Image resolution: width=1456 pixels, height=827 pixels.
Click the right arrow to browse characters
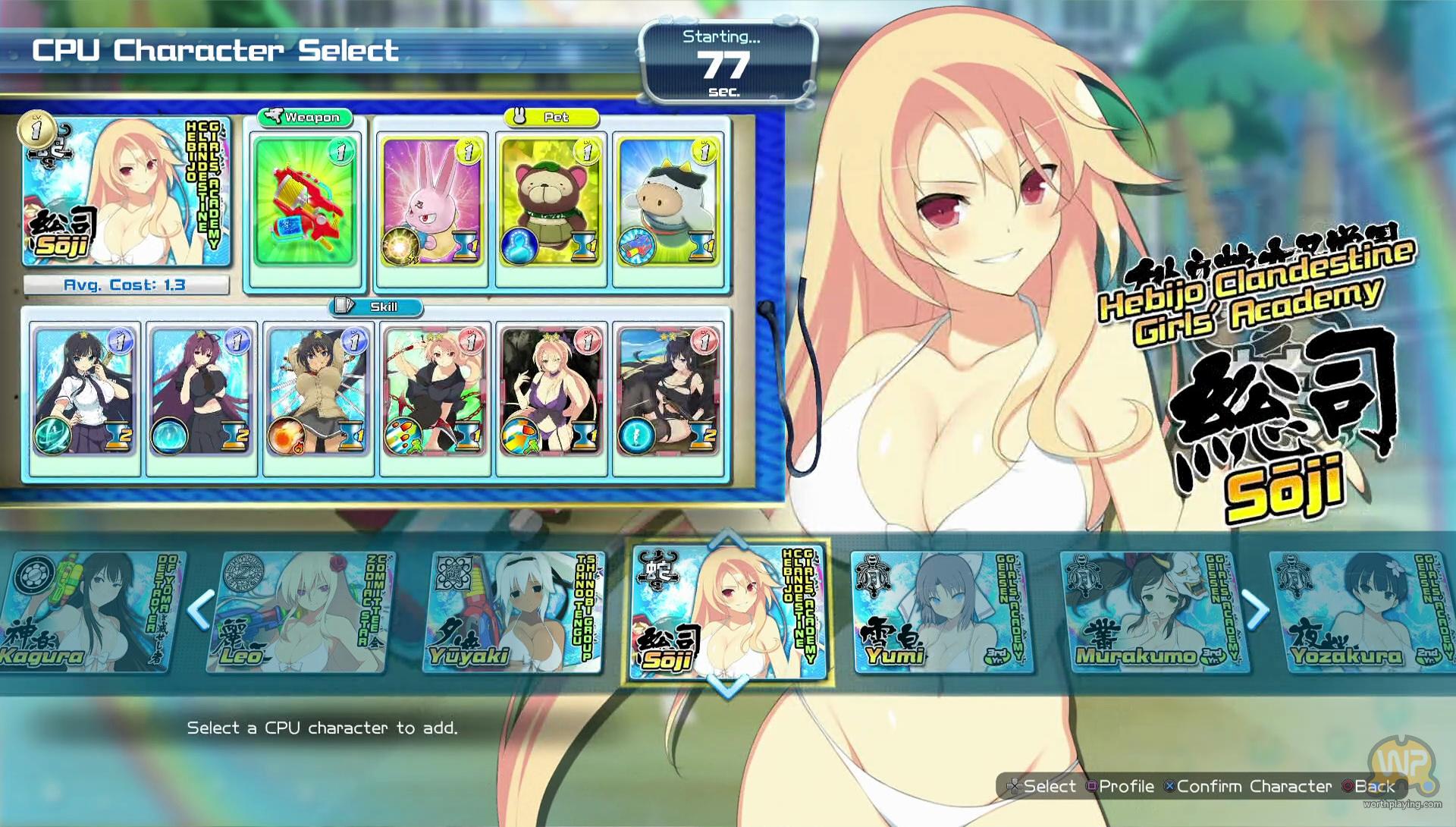click(x=1256, y=610)
